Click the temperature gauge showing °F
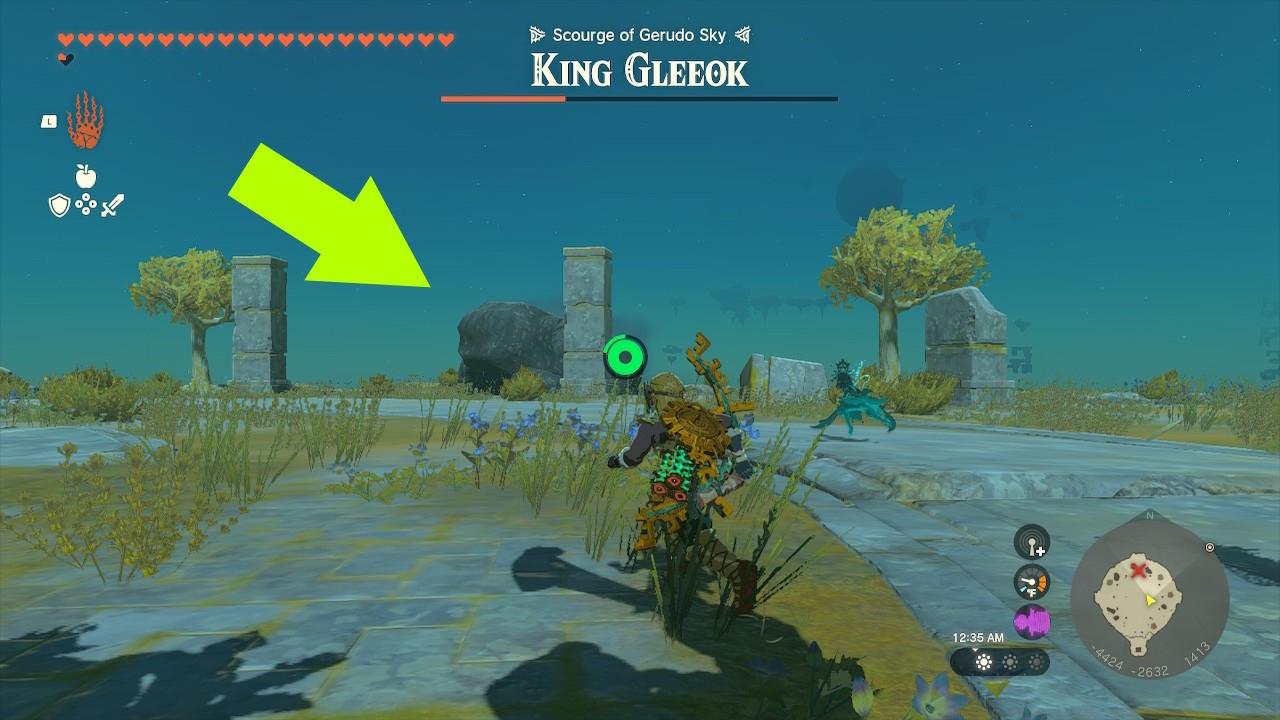The image size is (1280, 720). (x=1031, y=582)
